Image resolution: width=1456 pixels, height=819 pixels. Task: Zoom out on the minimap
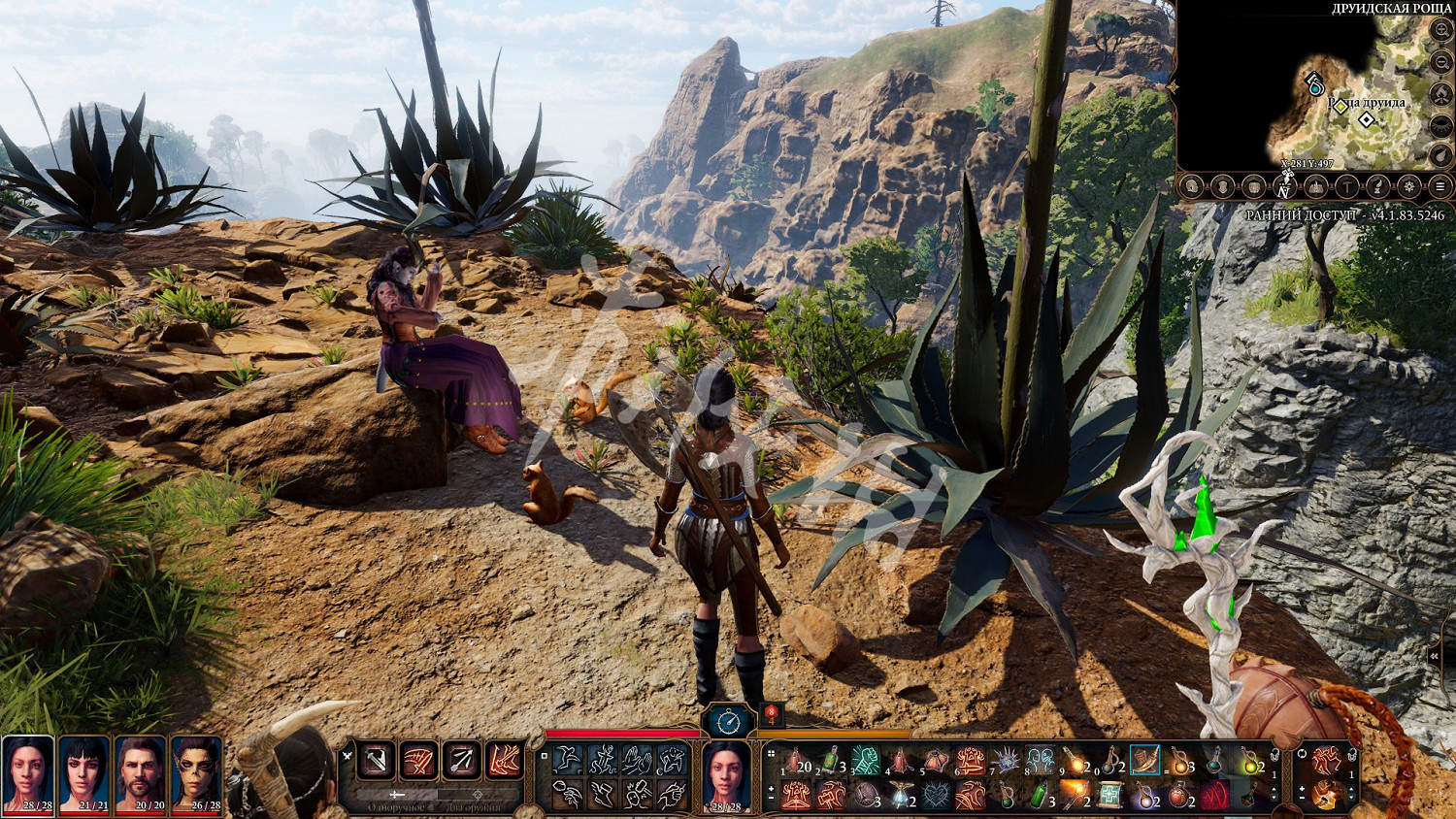[x=1440, y=62]
